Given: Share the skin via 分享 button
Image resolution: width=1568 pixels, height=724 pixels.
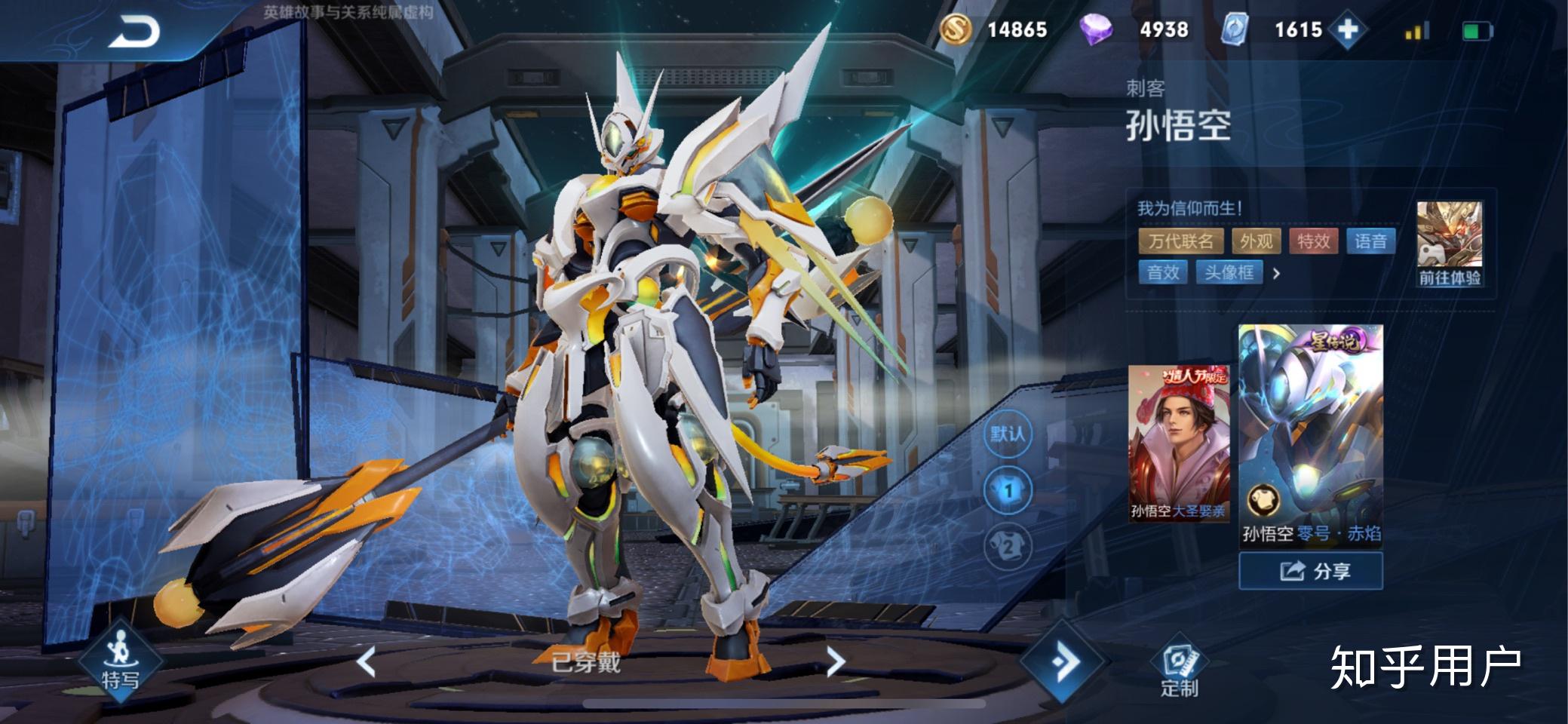Looking at the screenshot, I should 1311,571.
